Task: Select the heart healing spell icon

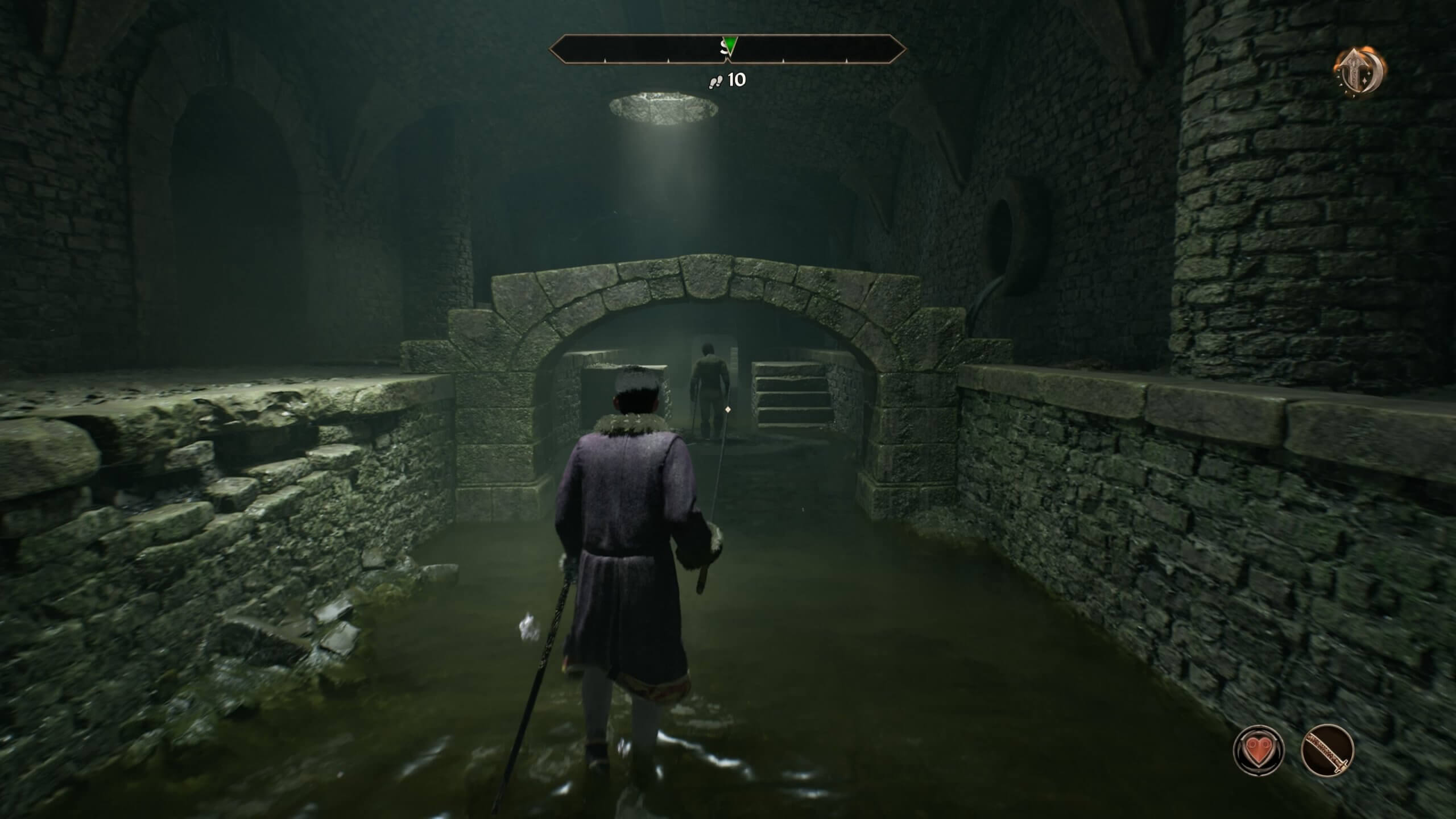Action: [1259, 751]
